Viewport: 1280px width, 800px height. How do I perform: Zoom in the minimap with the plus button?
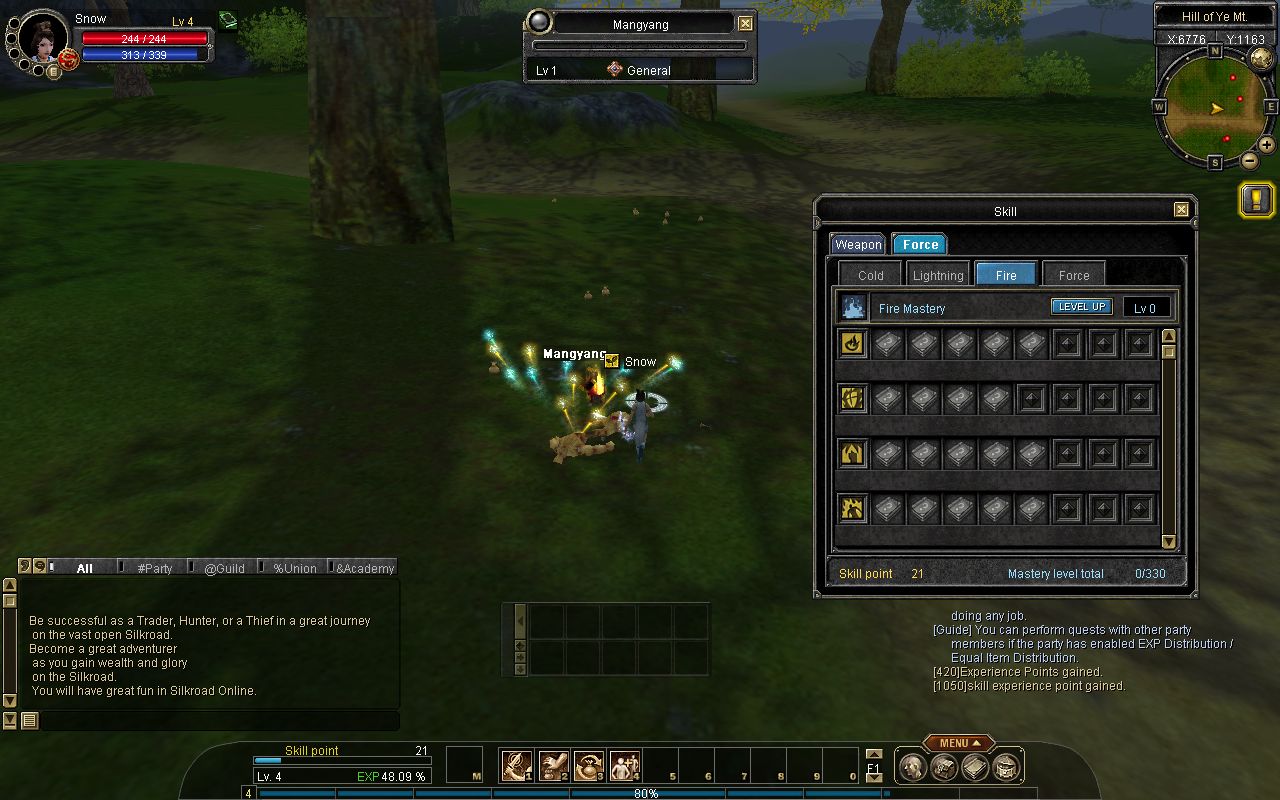point(1266,144)
